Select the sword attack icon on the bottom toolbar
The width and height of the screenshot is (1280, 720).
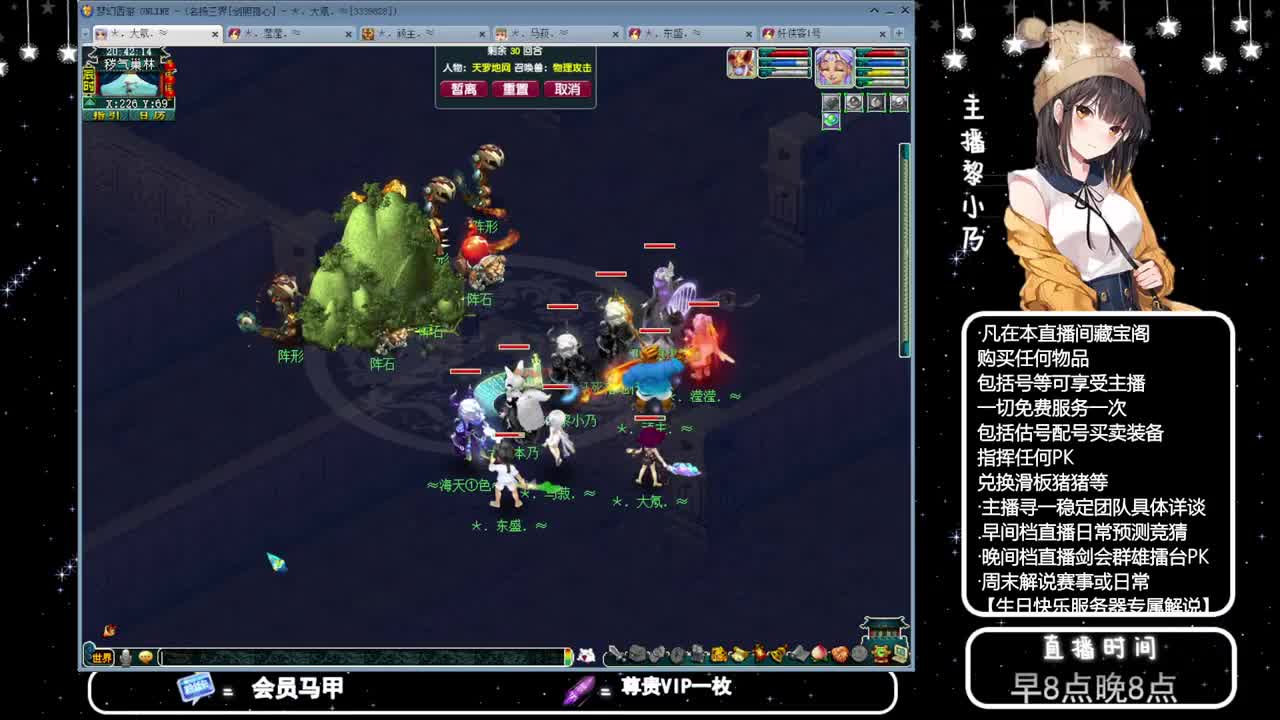(x=618, y=654)
